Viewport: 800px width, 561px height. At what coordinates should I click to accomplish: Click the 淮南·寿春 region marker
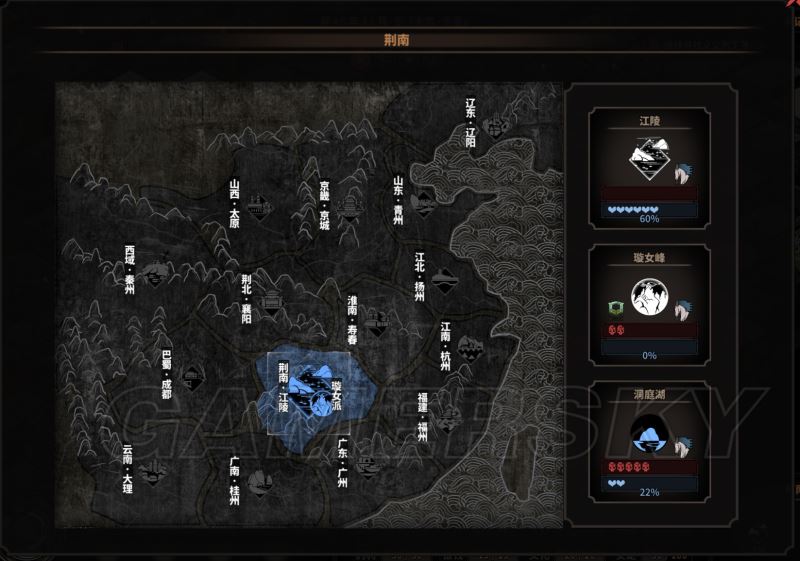(x=376, y=321)
